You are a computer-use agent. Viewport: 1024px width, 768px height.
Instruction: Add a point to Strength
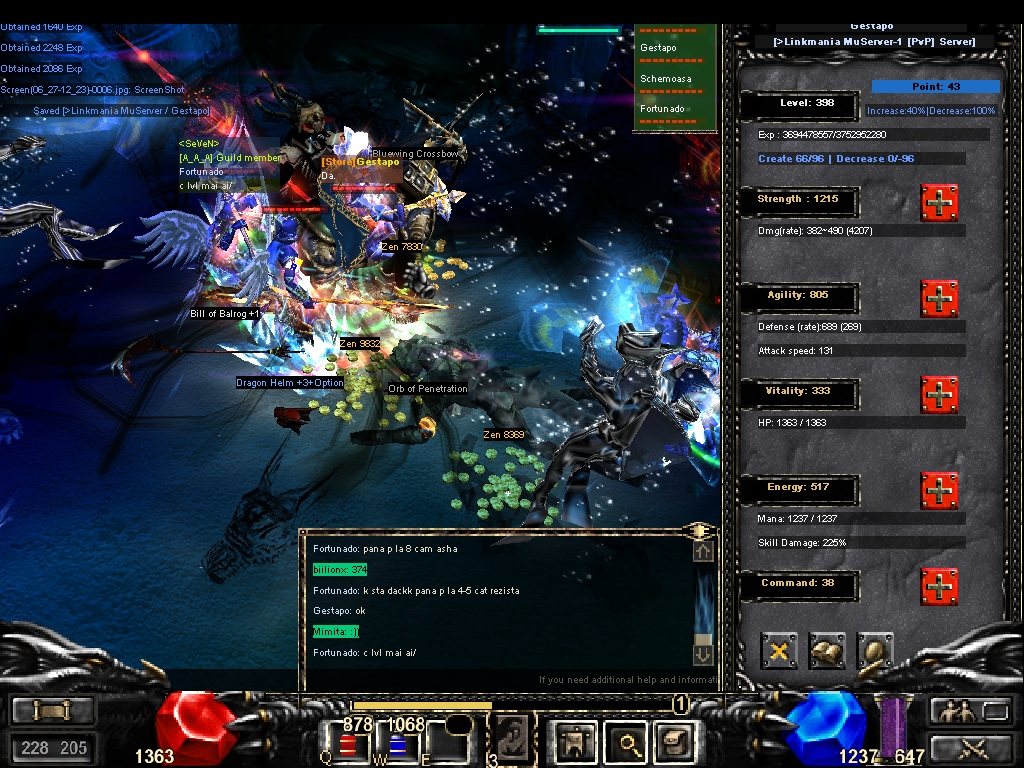pos(939,203)
